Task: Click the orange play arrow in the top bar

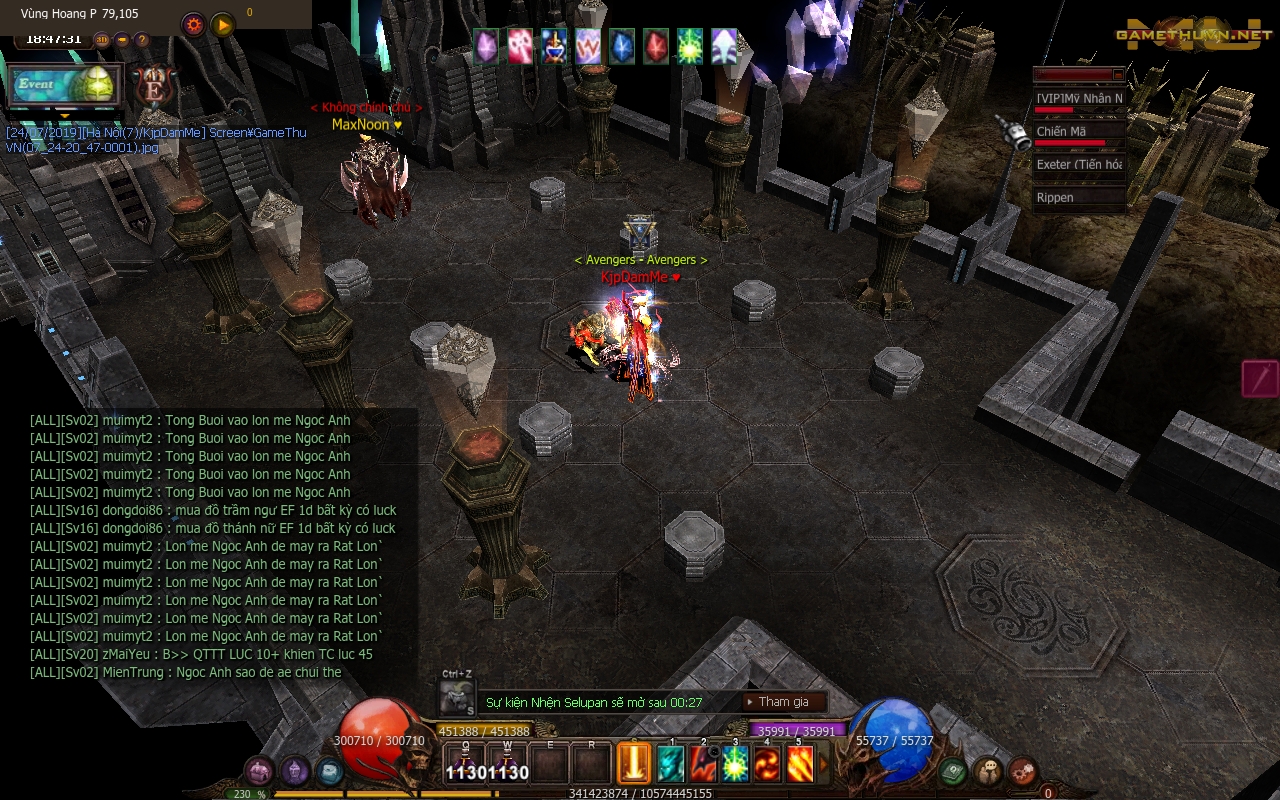Action: pos(223,25)
